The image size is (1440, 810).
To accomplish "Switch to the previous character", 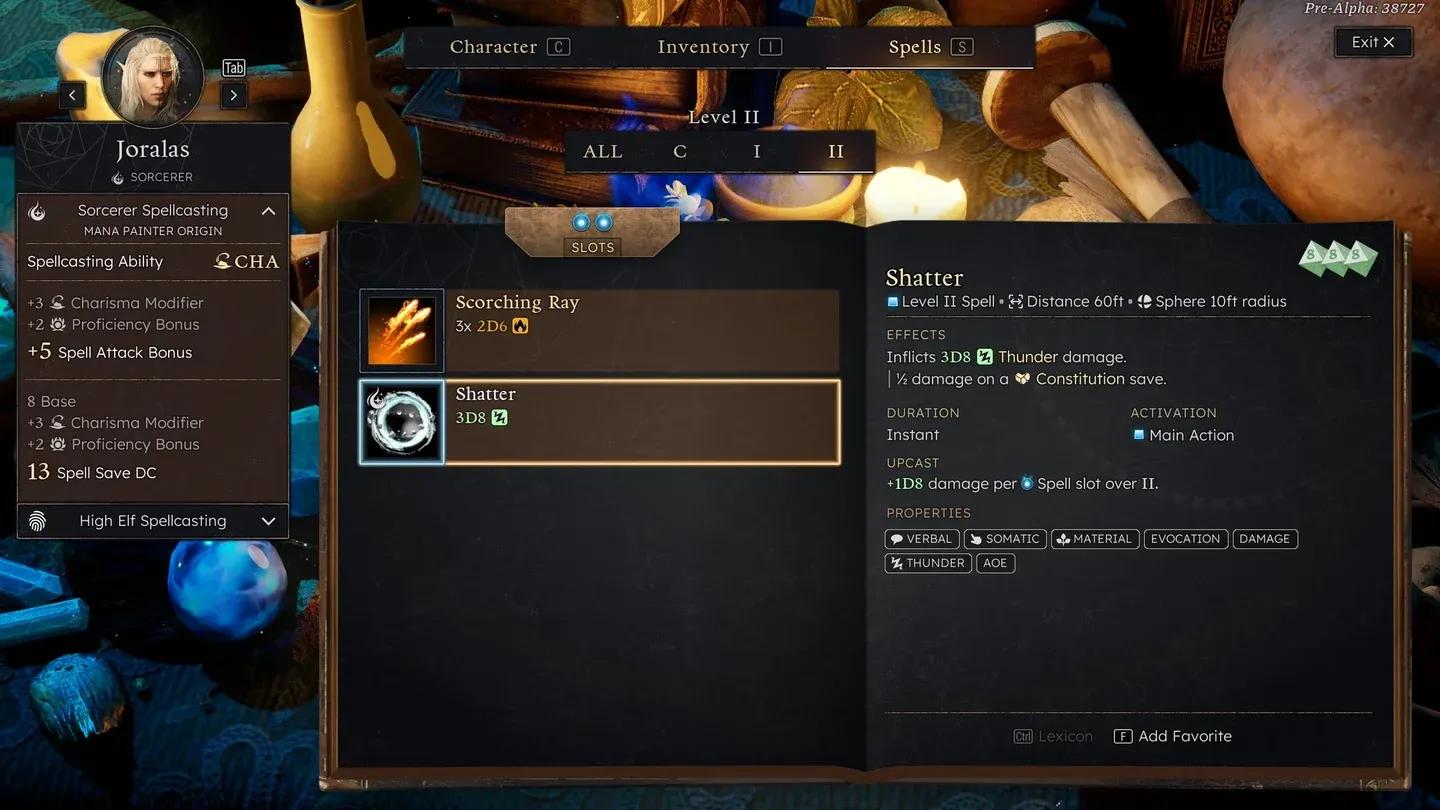I will click(72, 95).
